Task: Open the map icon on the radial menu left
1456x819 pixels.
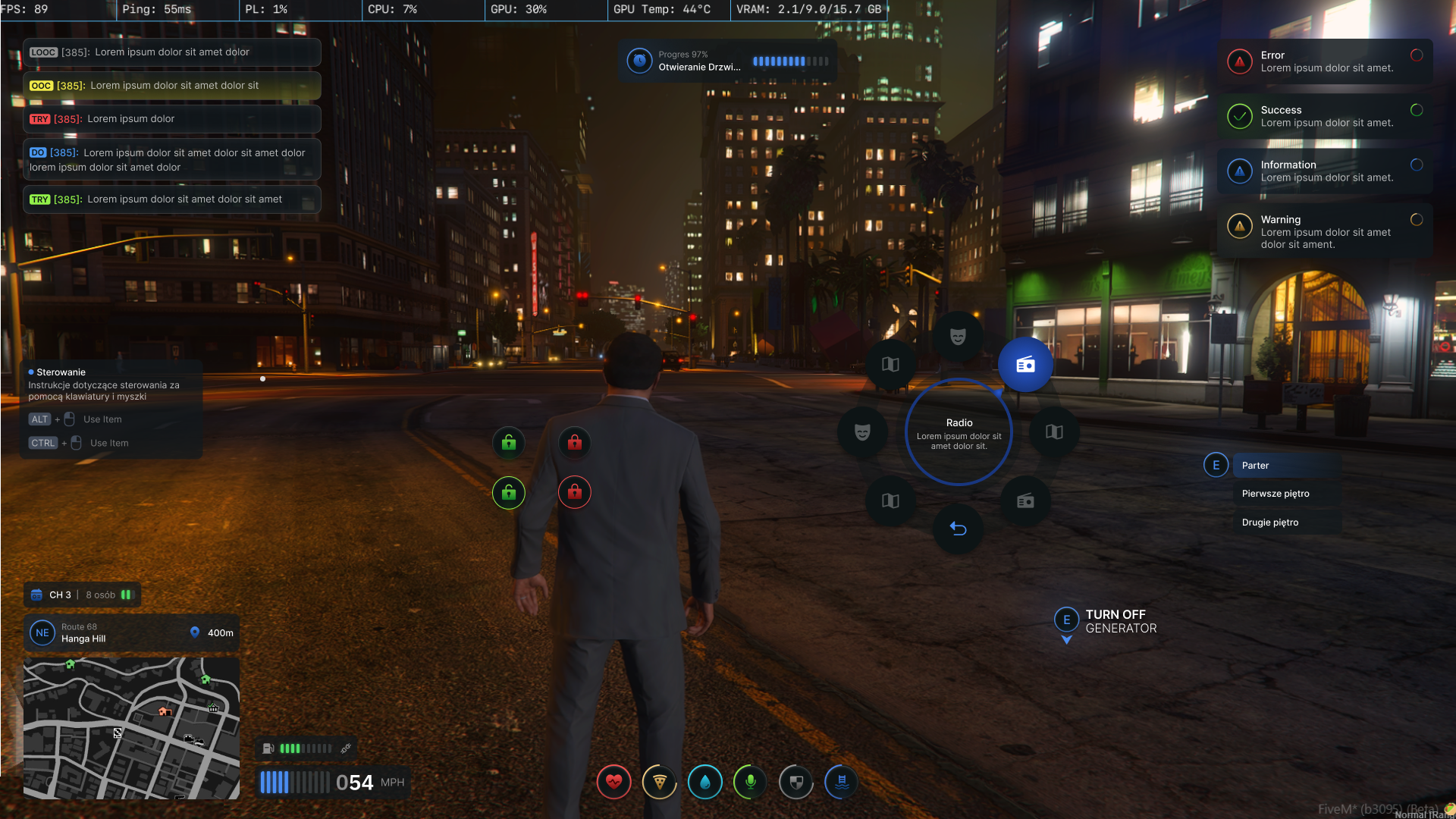Action: point(892,364)
